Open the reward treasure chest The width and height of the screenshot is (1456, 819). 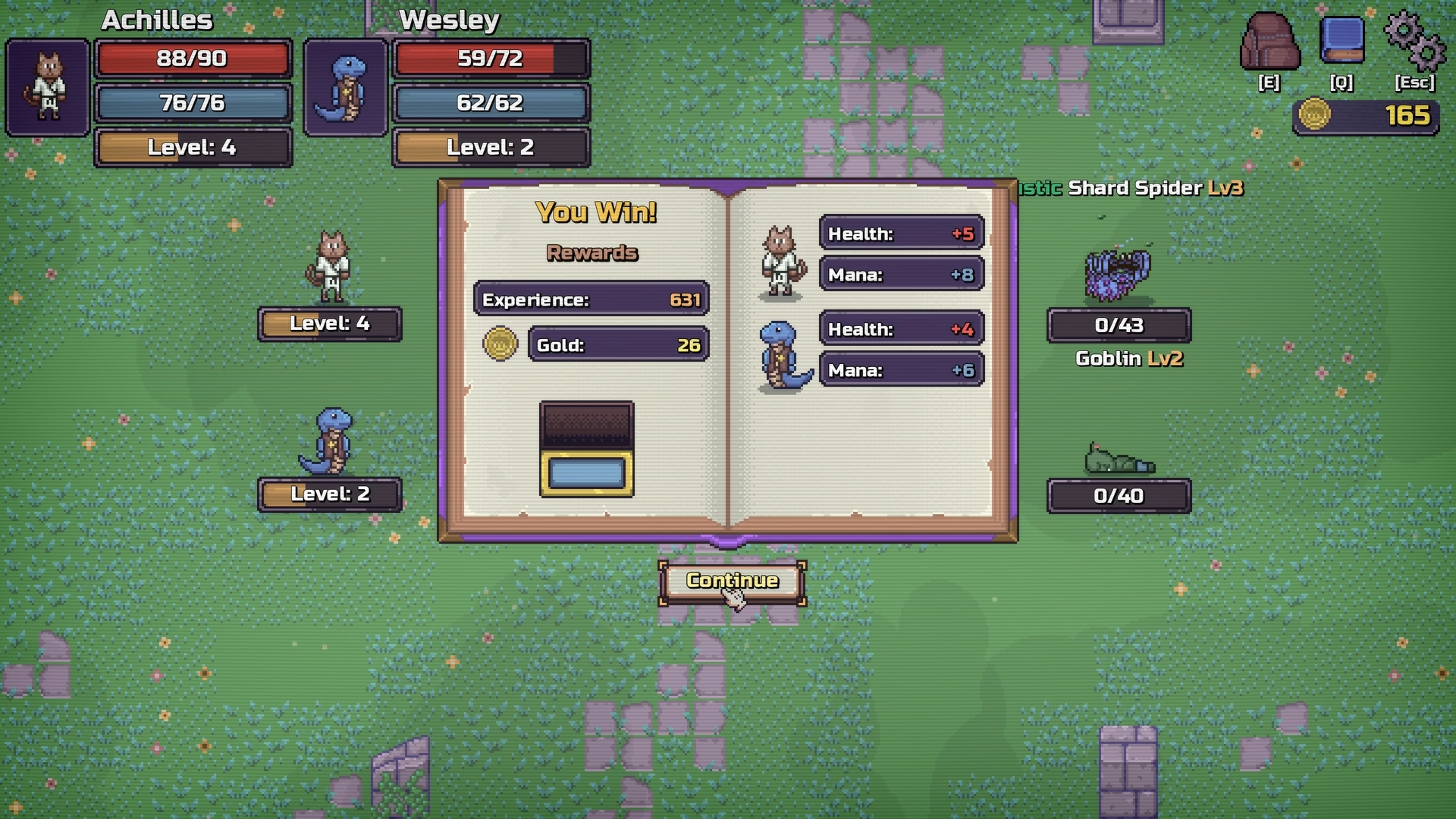pos(586,450)
